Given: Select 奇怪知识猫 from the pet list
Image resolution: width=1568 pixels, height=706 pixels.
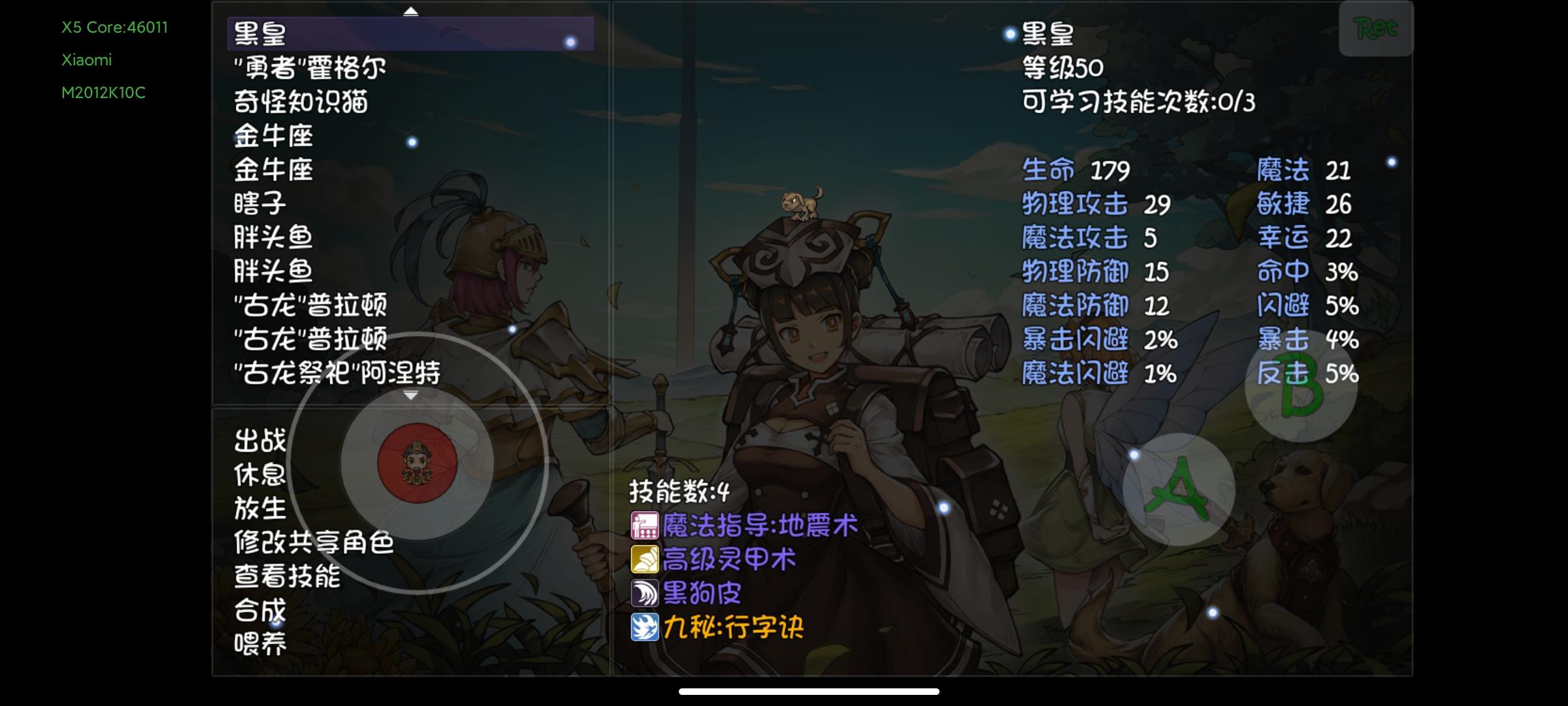Looking at the screenshot, I should 301,102.
